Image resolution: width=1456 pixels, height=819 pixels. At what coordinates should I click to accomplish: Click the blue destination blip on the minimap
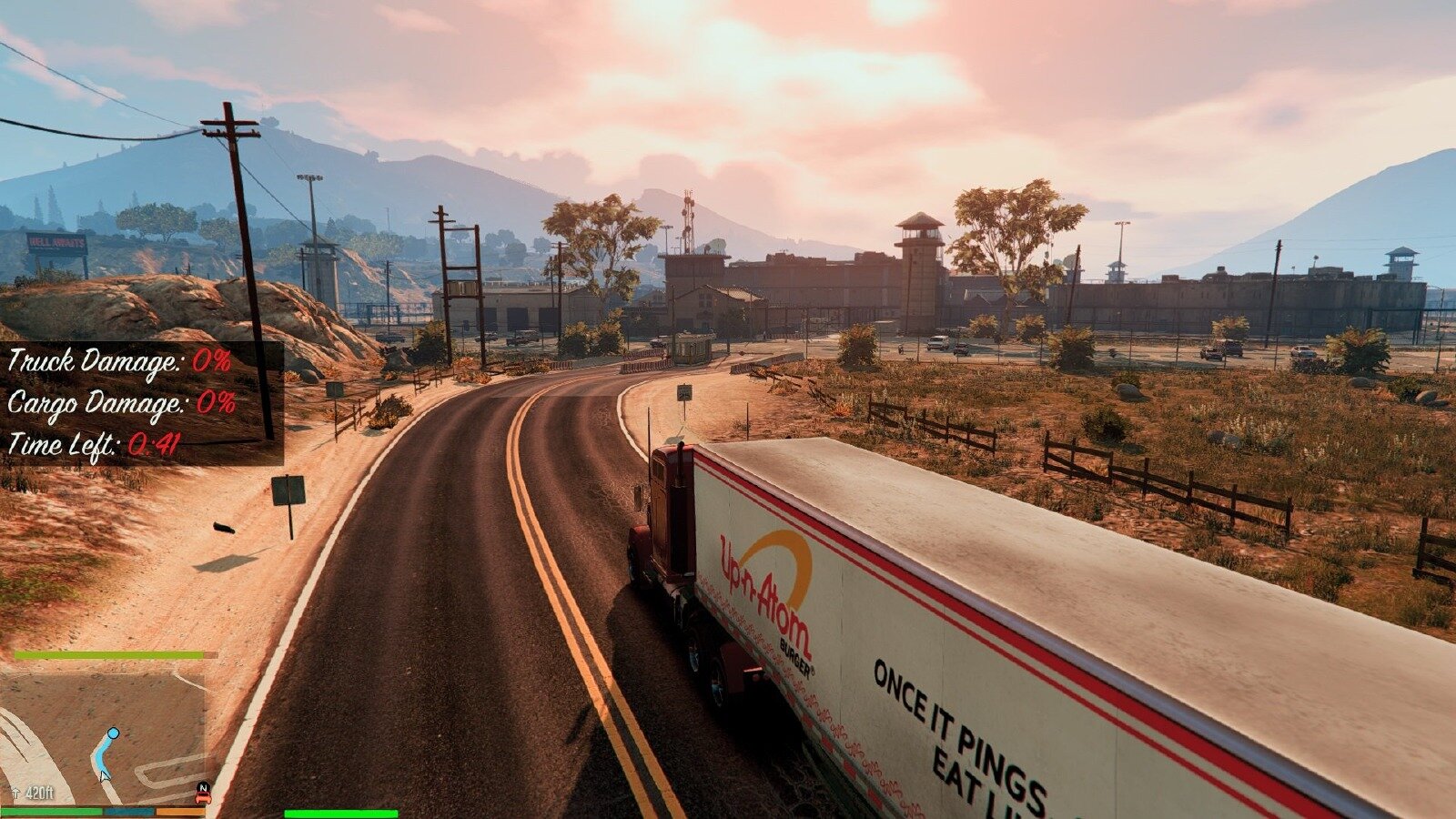[x=113, y=733]
